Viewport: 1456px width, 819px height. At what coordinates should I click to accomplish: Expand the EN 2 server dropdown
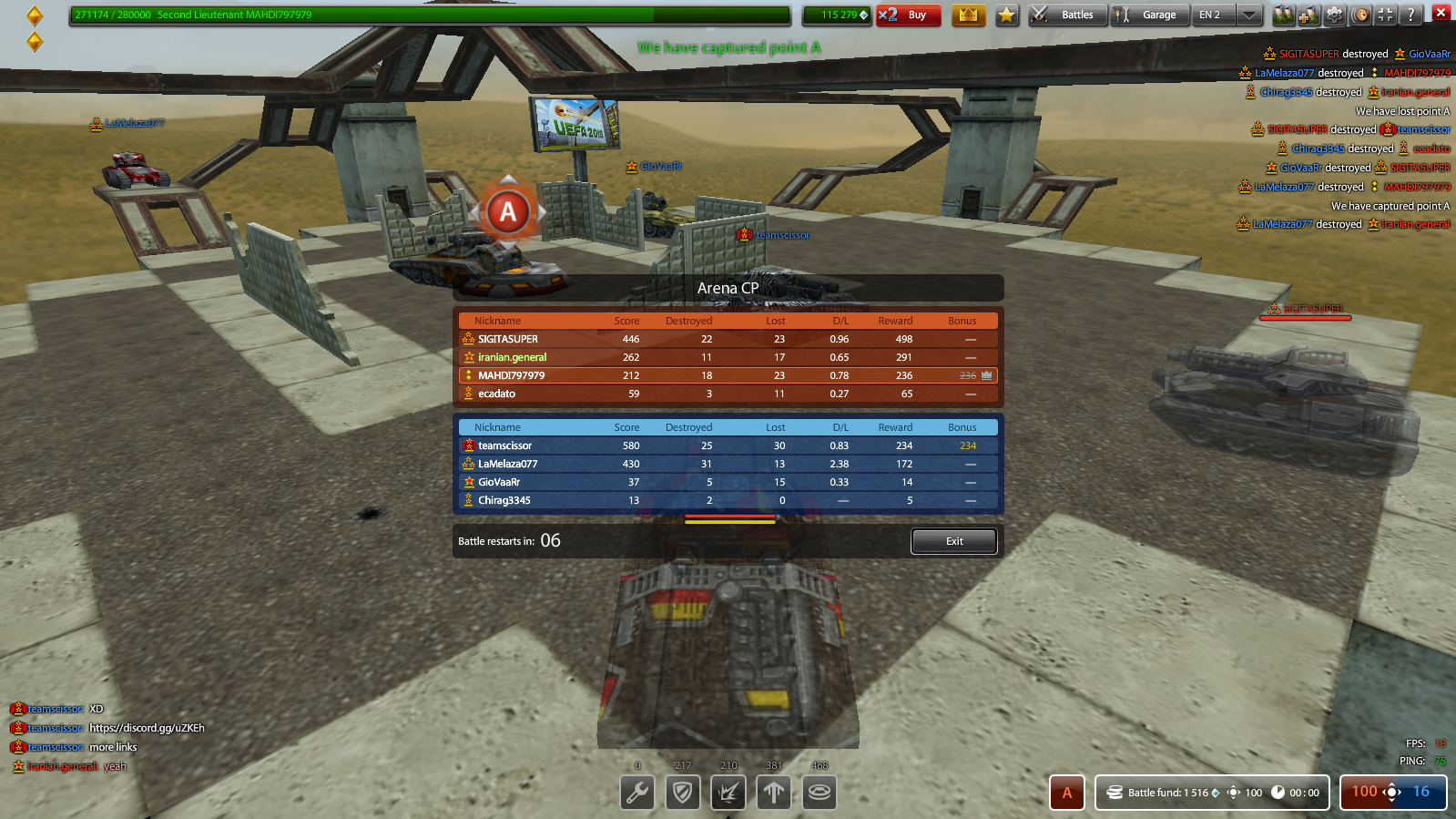1248,15
